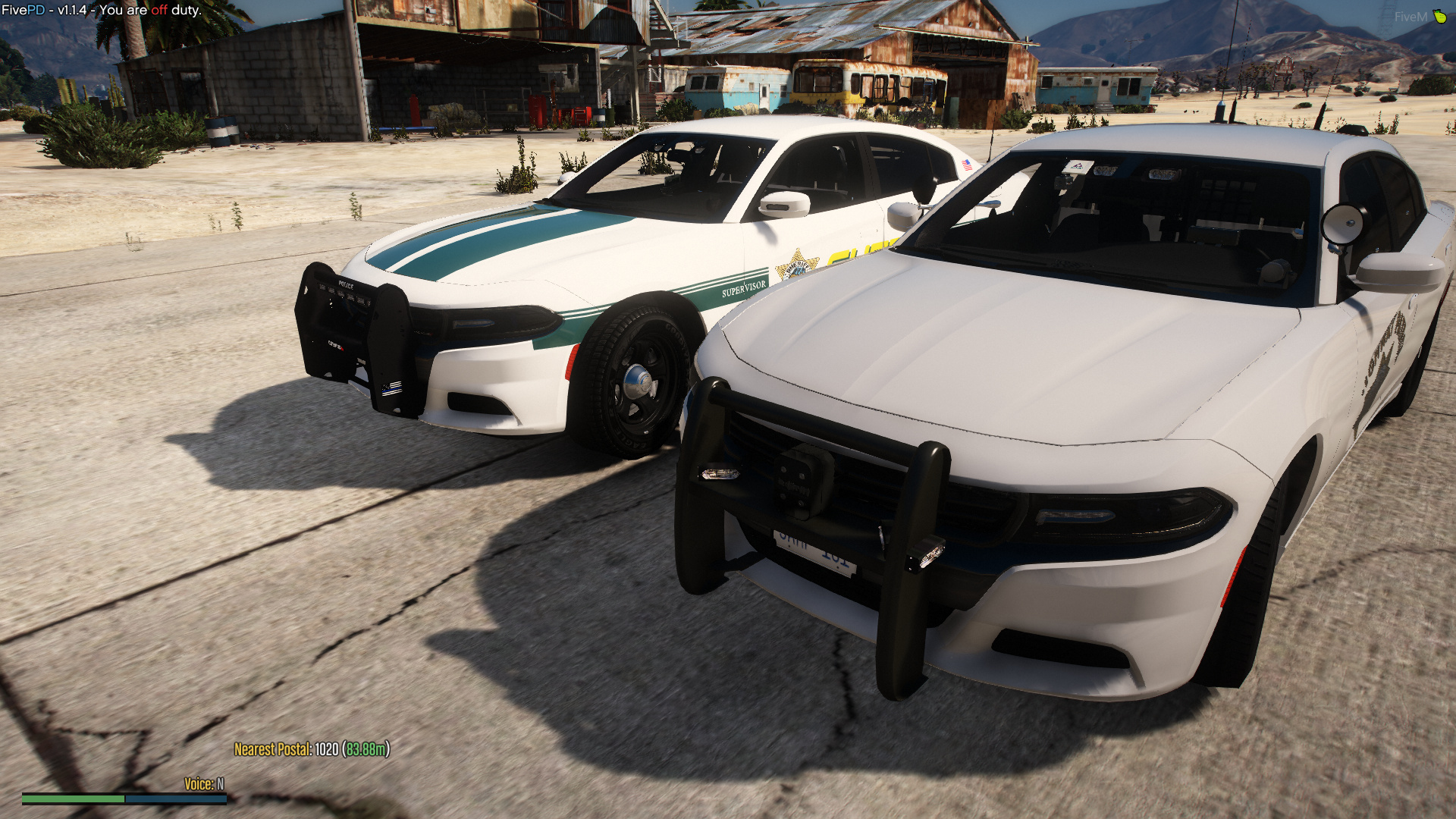Click the blue portion of the voice level bar
The image size is (1456, 819).
tap(174, 798)
